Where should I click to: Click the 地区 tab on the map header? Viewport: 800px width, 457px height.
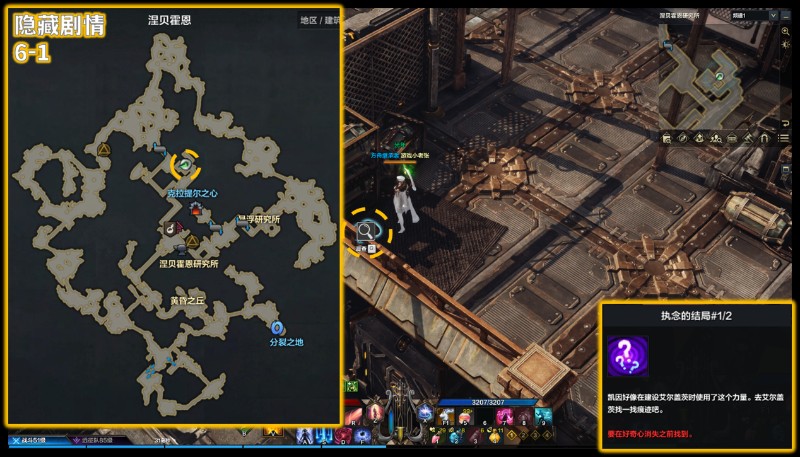[309, 19]
